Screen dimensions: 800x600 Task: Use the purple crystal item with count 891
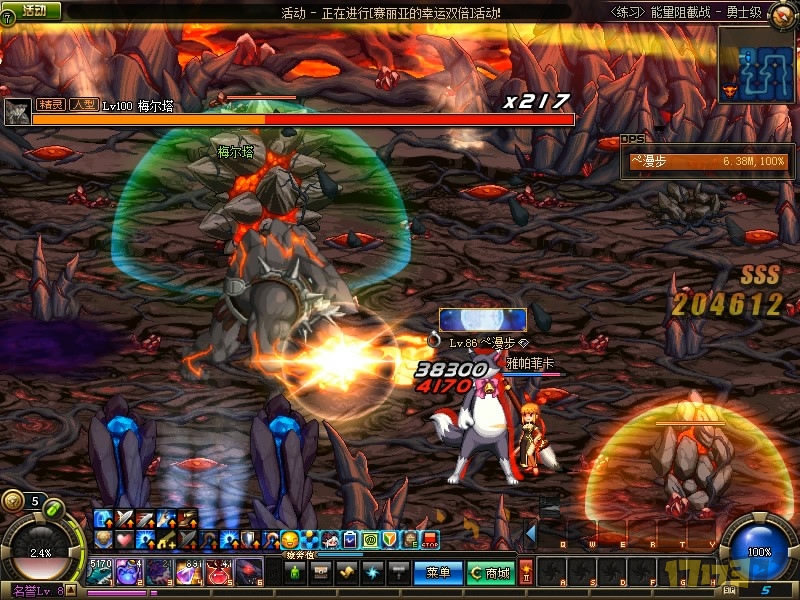pyautogui.click(x=190, y=572)
